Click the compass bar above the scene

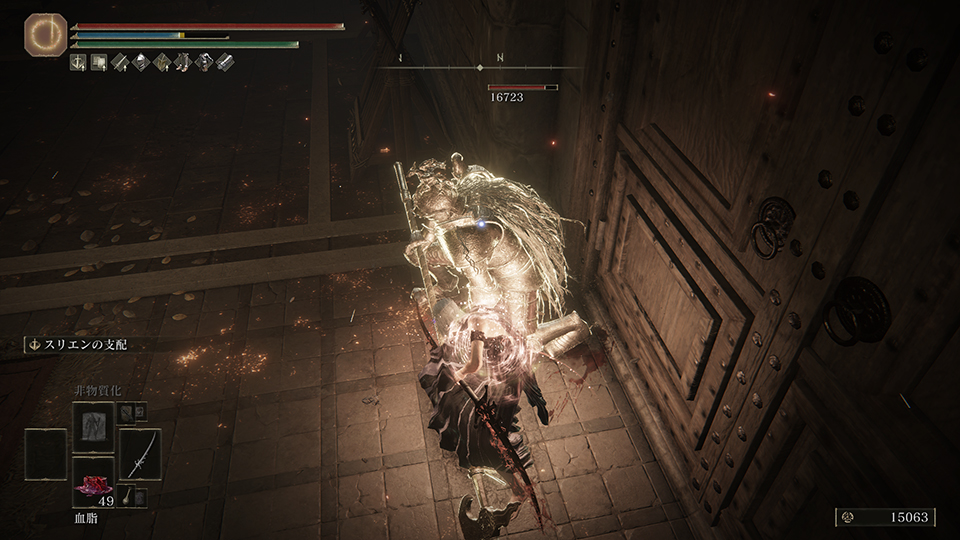pyautogui.click(x=480, y=66)
